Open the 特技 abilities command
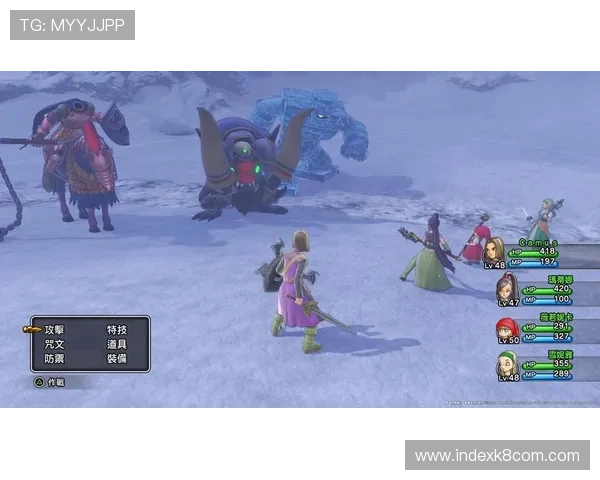 click(117, 329)
